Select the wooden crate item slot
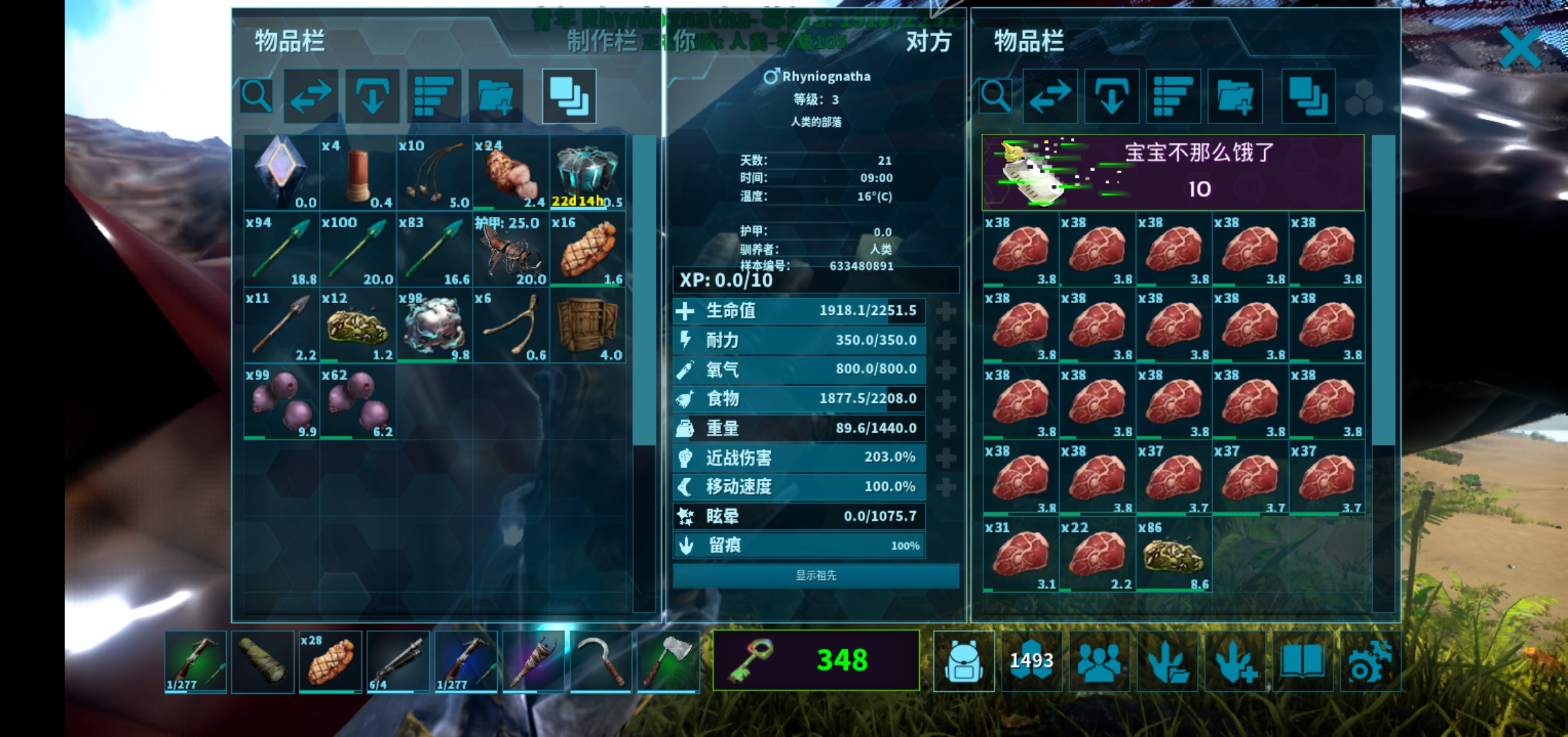Screen dimensions: 1568x737 [x=587, y=326]
